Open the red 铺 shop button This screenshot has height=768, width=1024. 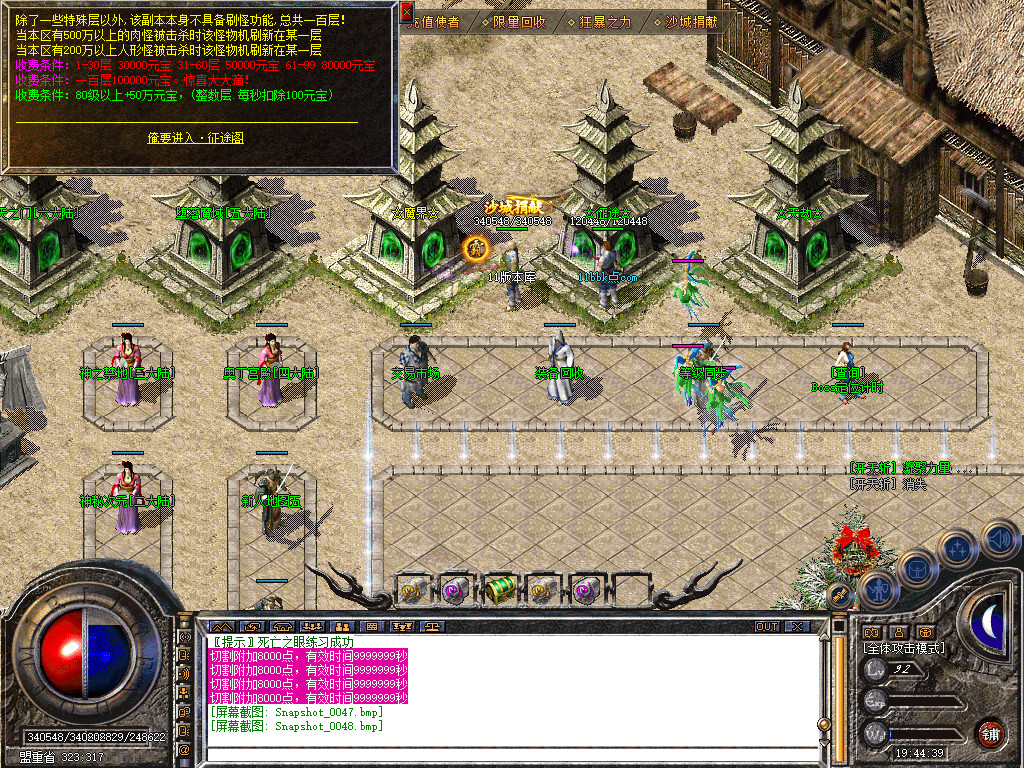click(x=990, y=733)
